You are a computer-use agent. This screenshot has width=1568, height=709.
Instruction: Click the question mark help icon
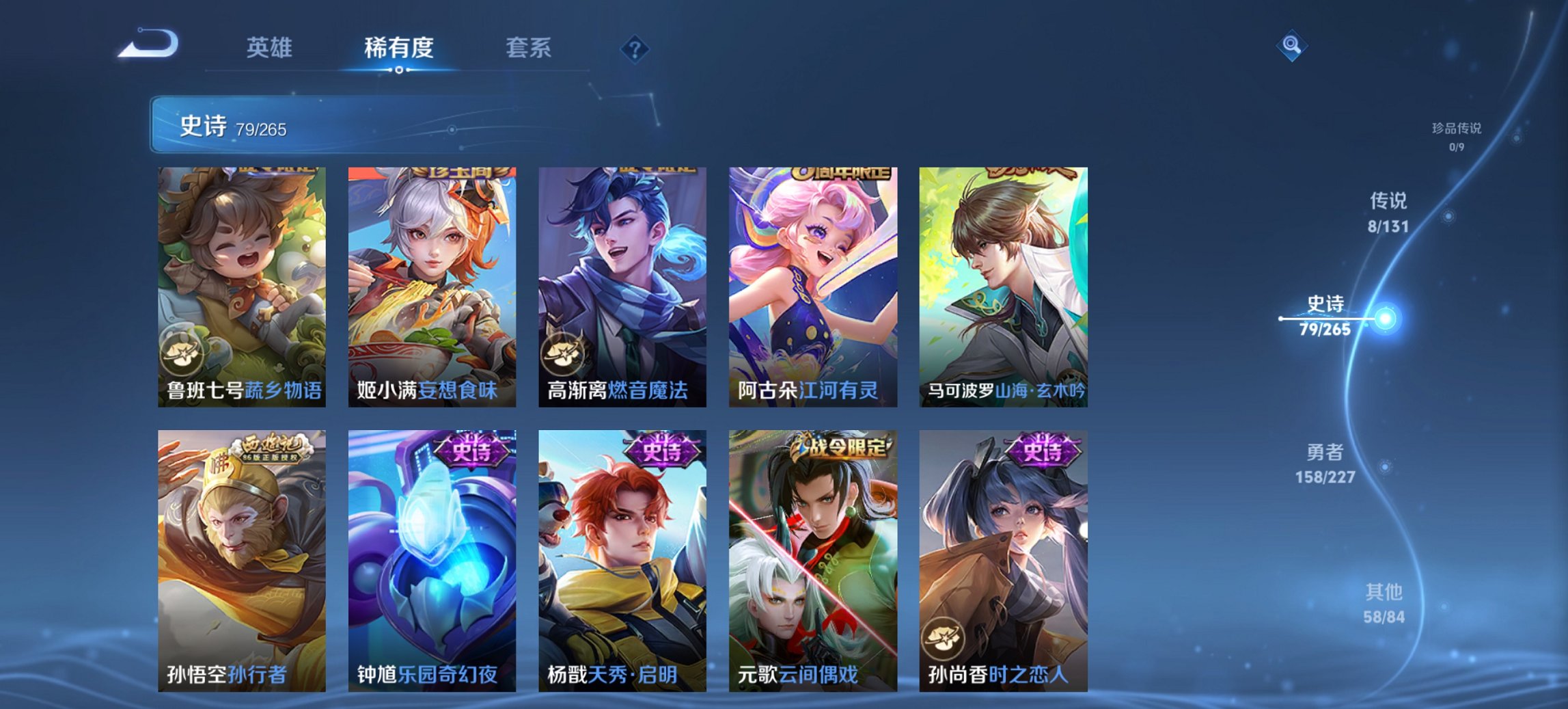coord(635,49)
